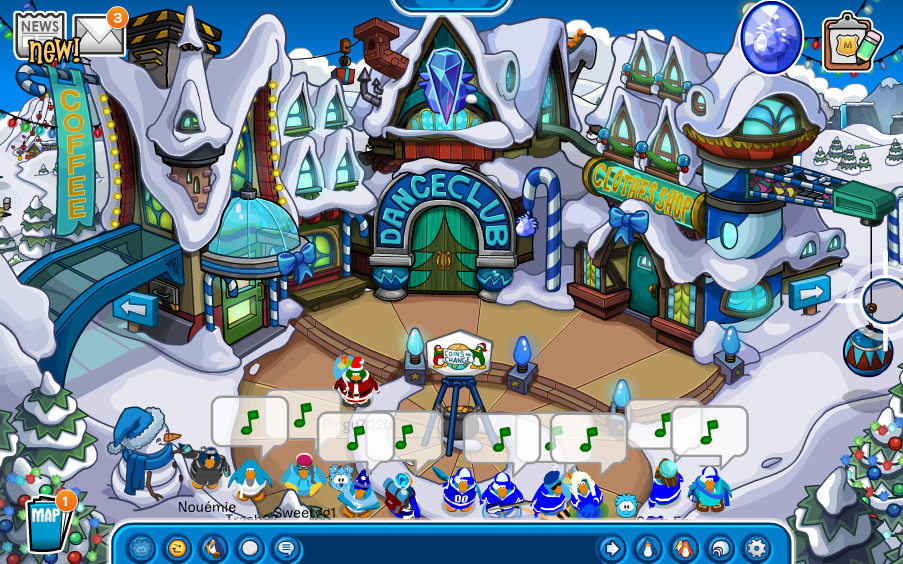Open the penguin actions menu
Screen dimensions: 903x564
tap(213, 548)
